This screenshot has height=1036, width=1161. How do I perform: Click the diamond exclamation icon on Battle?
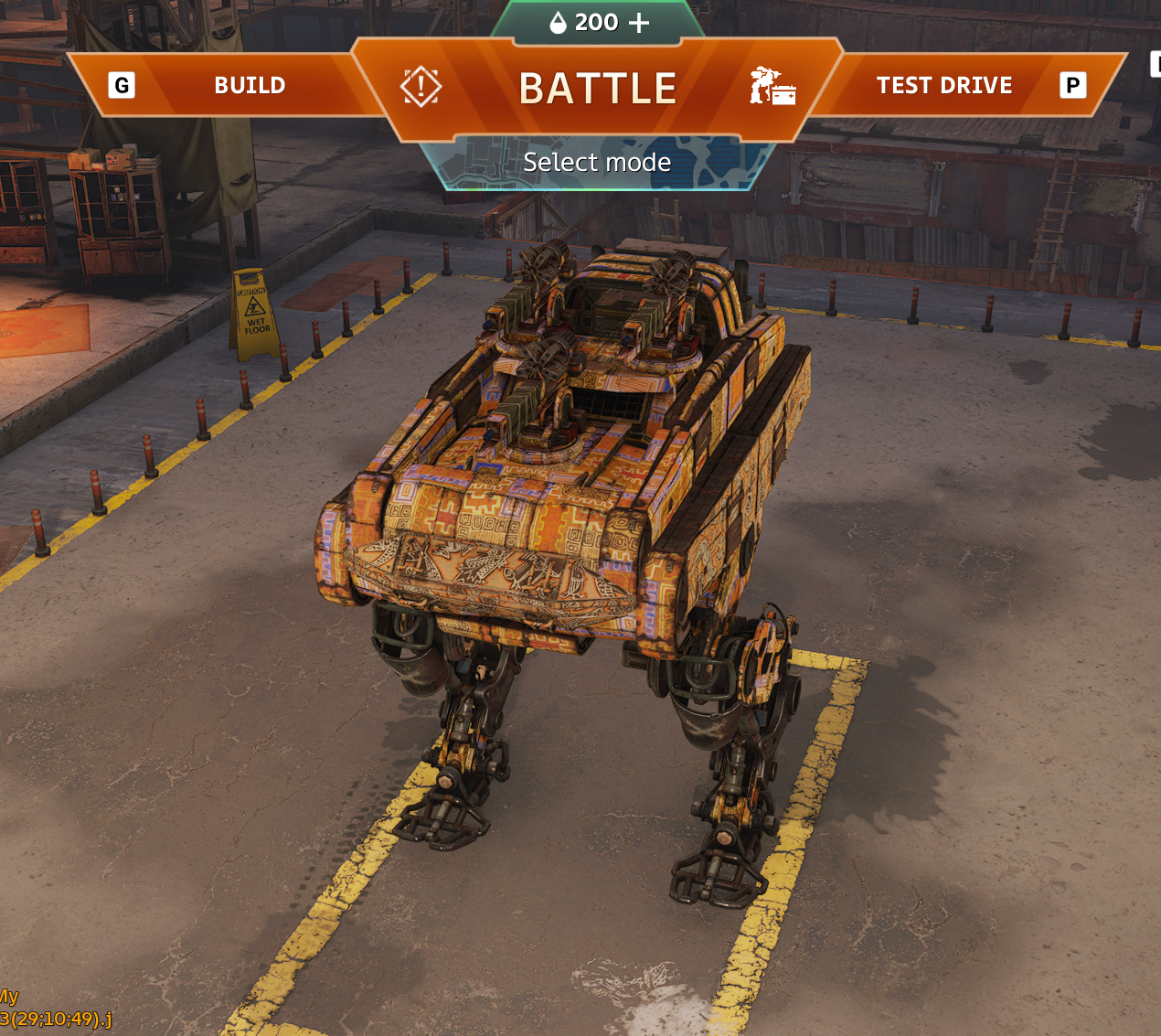pos(421,87)
